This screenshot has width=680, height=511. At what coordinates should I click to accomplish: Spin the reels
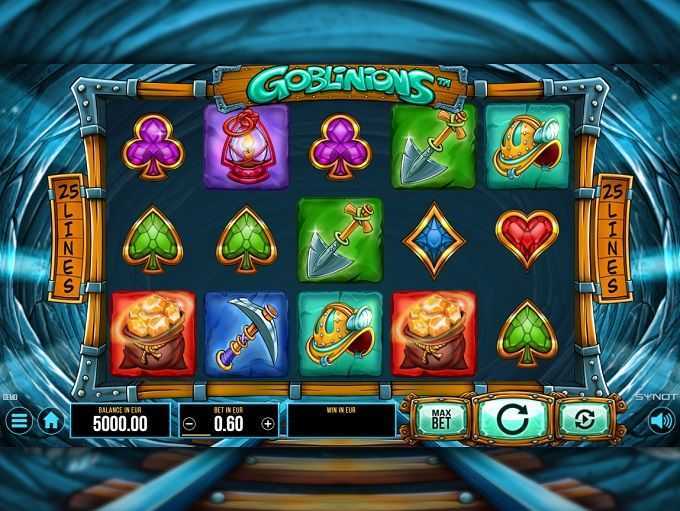pos(510,418)
